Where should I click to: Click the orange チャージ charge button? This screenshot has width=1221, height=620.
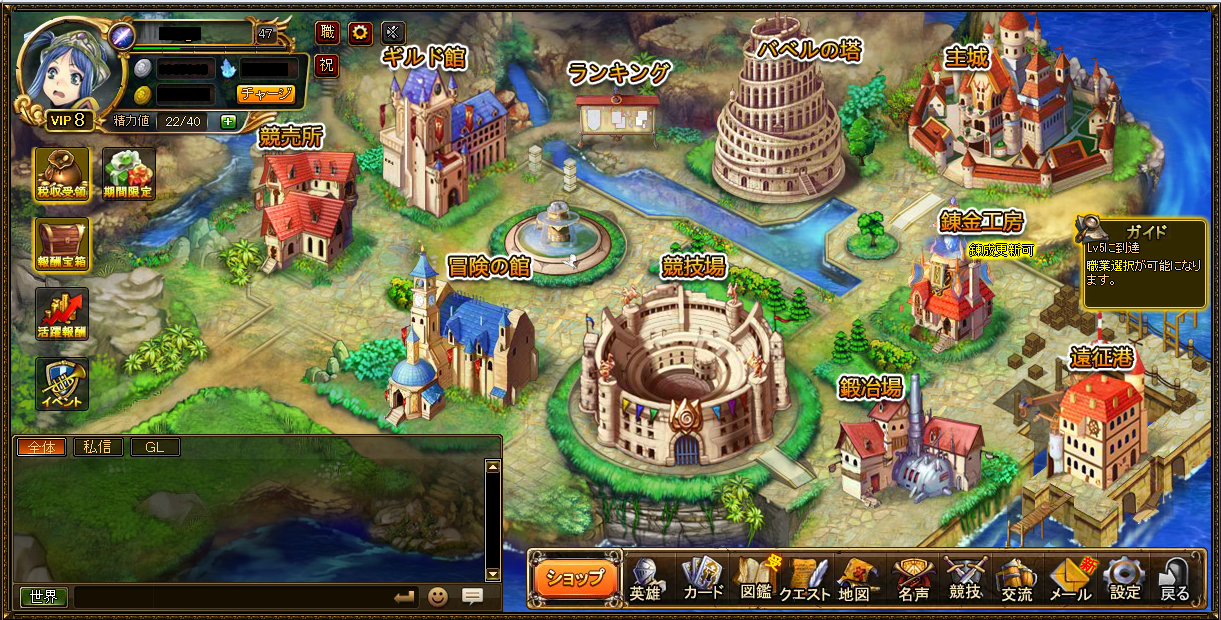point(266,94)
